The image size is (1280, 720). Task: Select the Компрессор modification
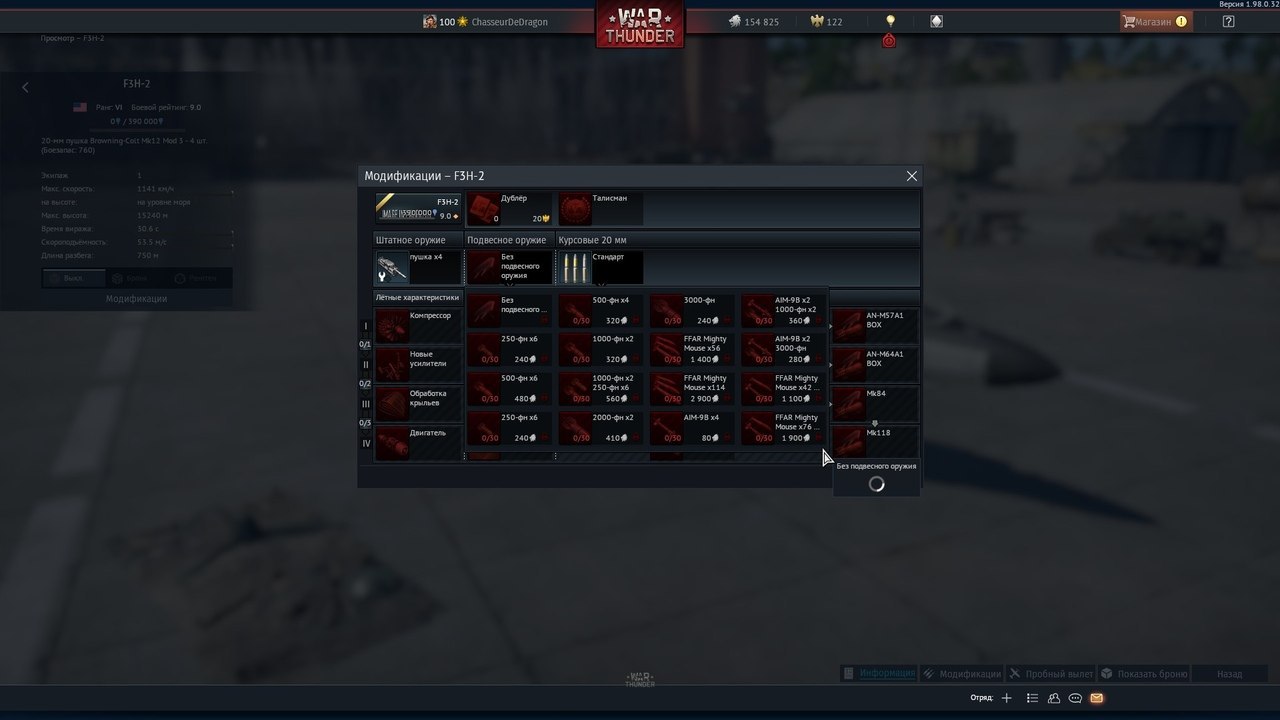418,325
